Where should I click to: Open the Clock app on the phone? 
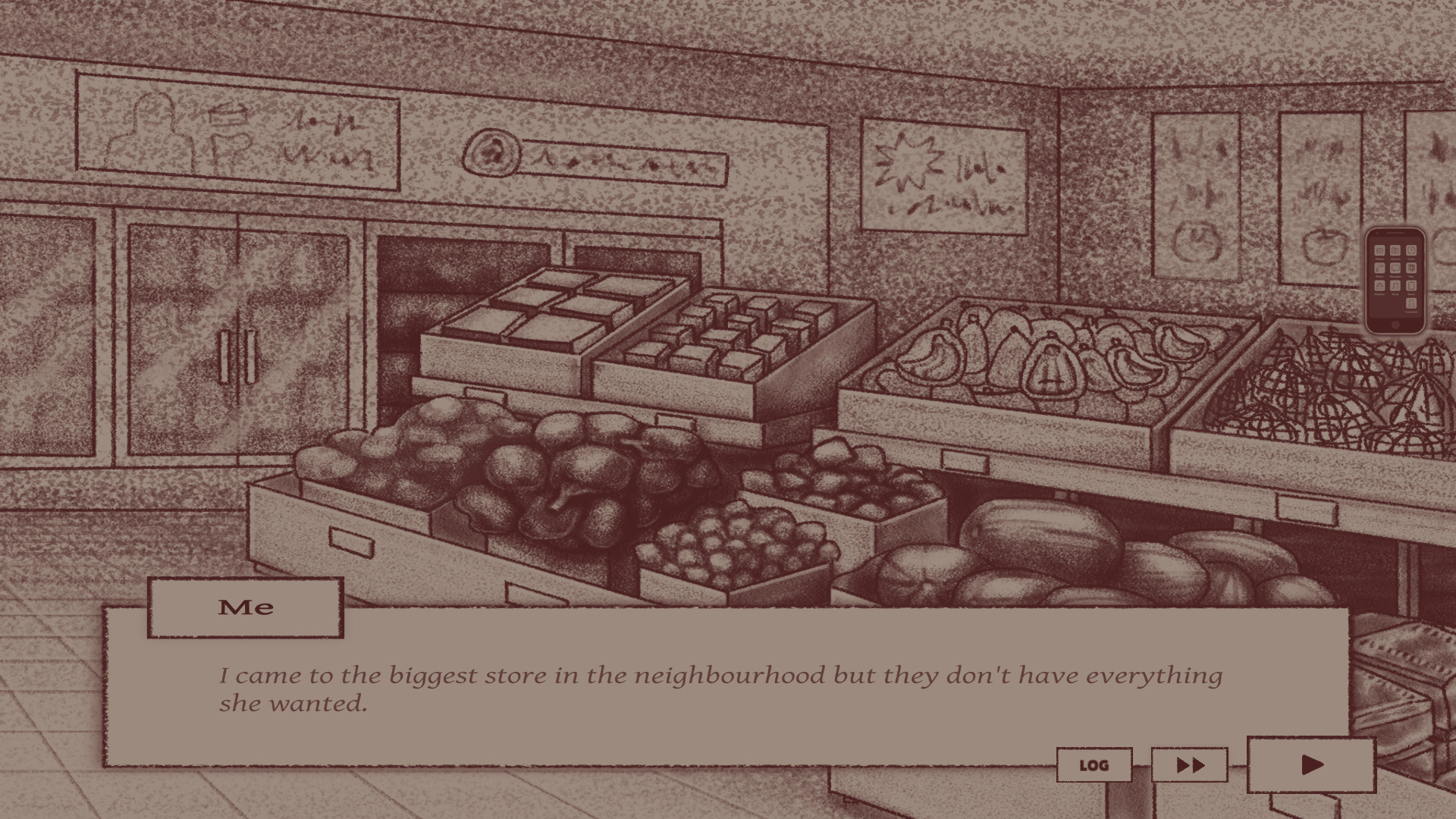point(1411,250)
